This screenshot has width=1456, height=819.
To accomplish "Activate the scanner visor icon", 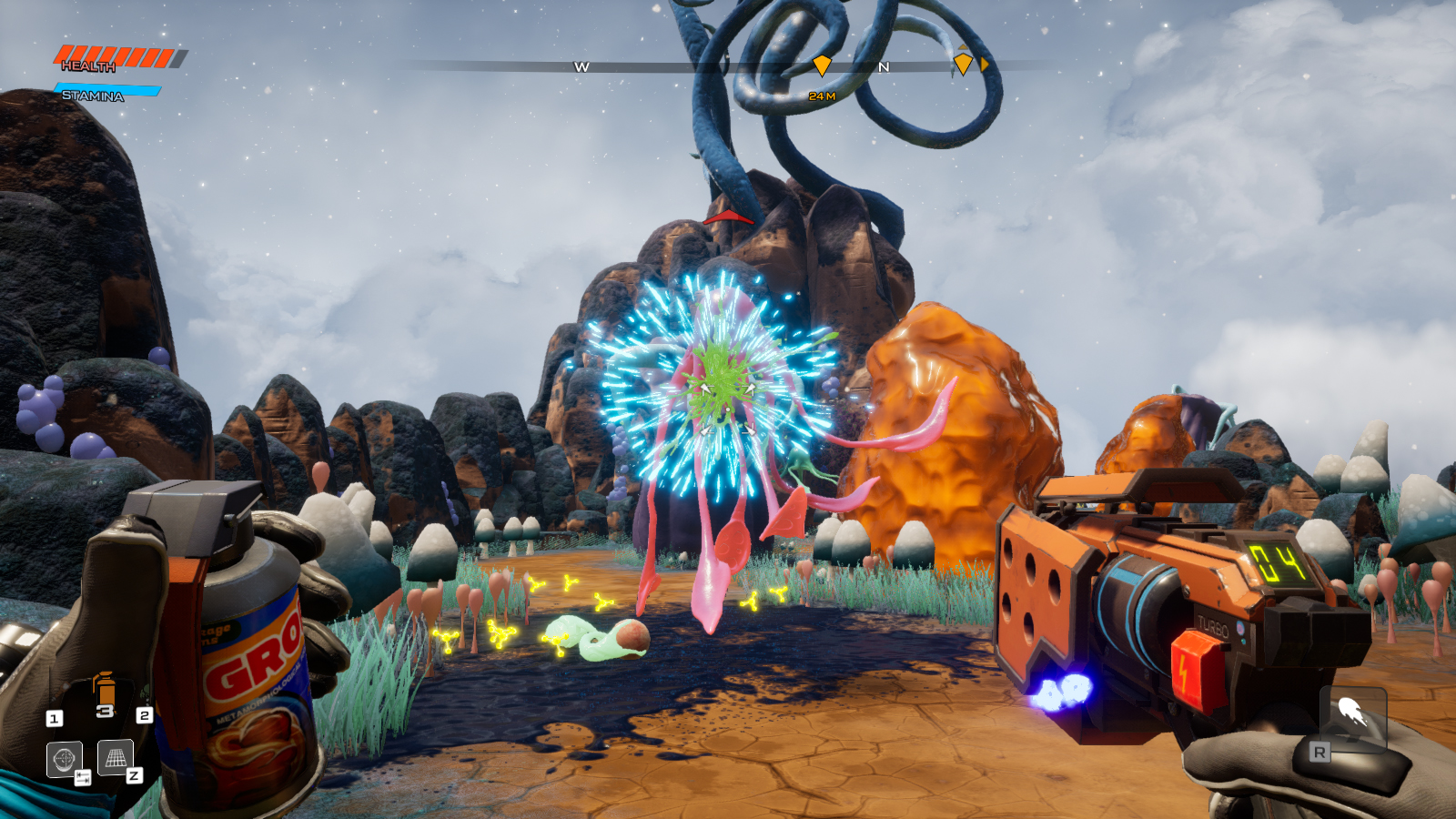I will coord(64,759).
